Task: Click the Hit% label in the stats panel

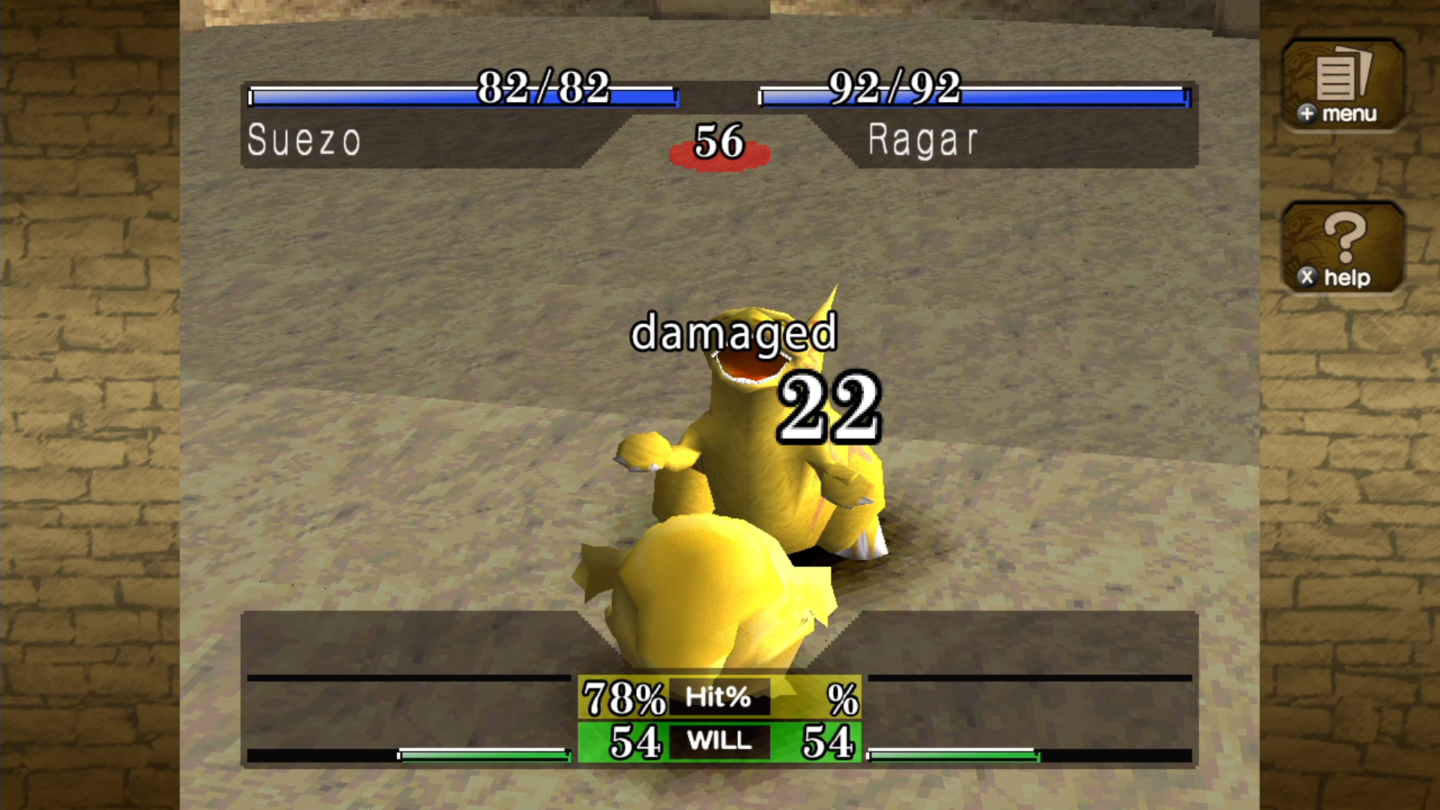Action: click(718, 697)
